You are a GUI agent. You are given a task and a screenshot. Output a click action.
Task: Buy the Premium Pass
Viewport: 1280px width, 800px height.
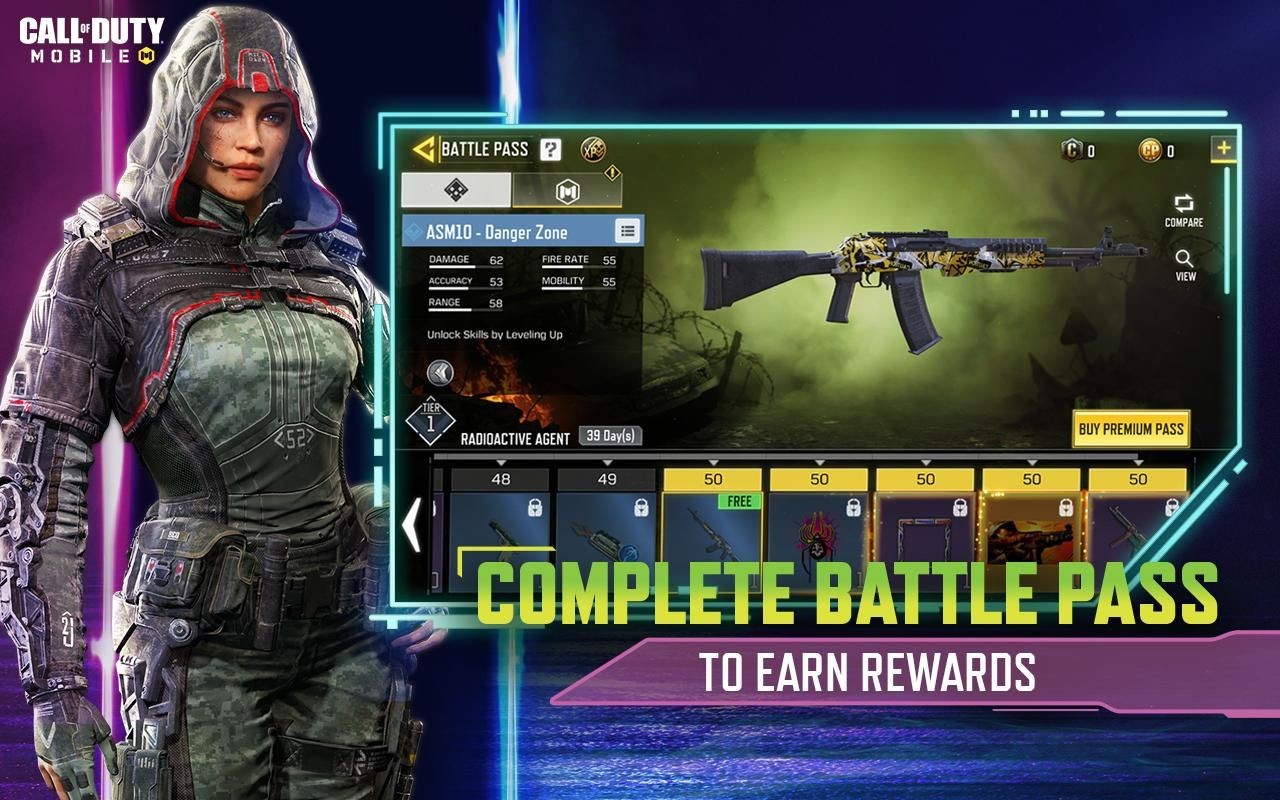1131,429
